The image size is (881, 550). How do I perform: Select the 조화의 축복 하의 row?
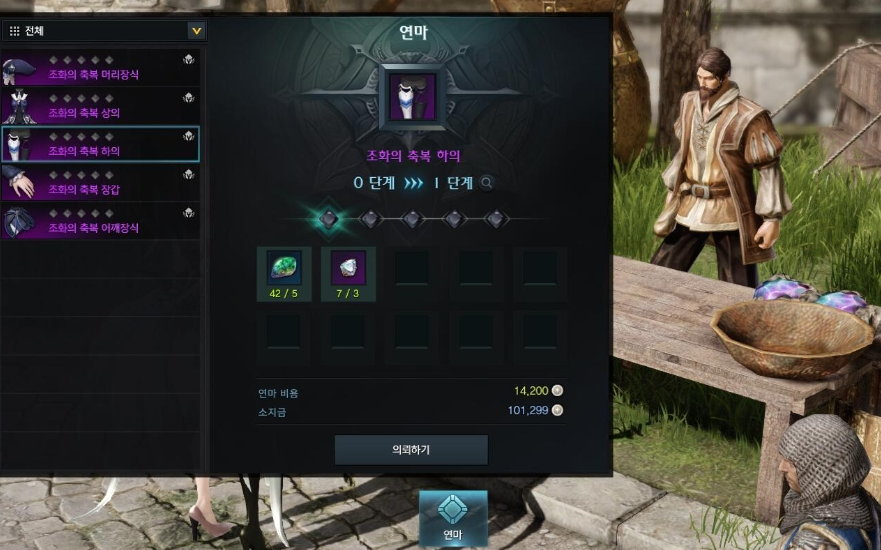point(100,145)
